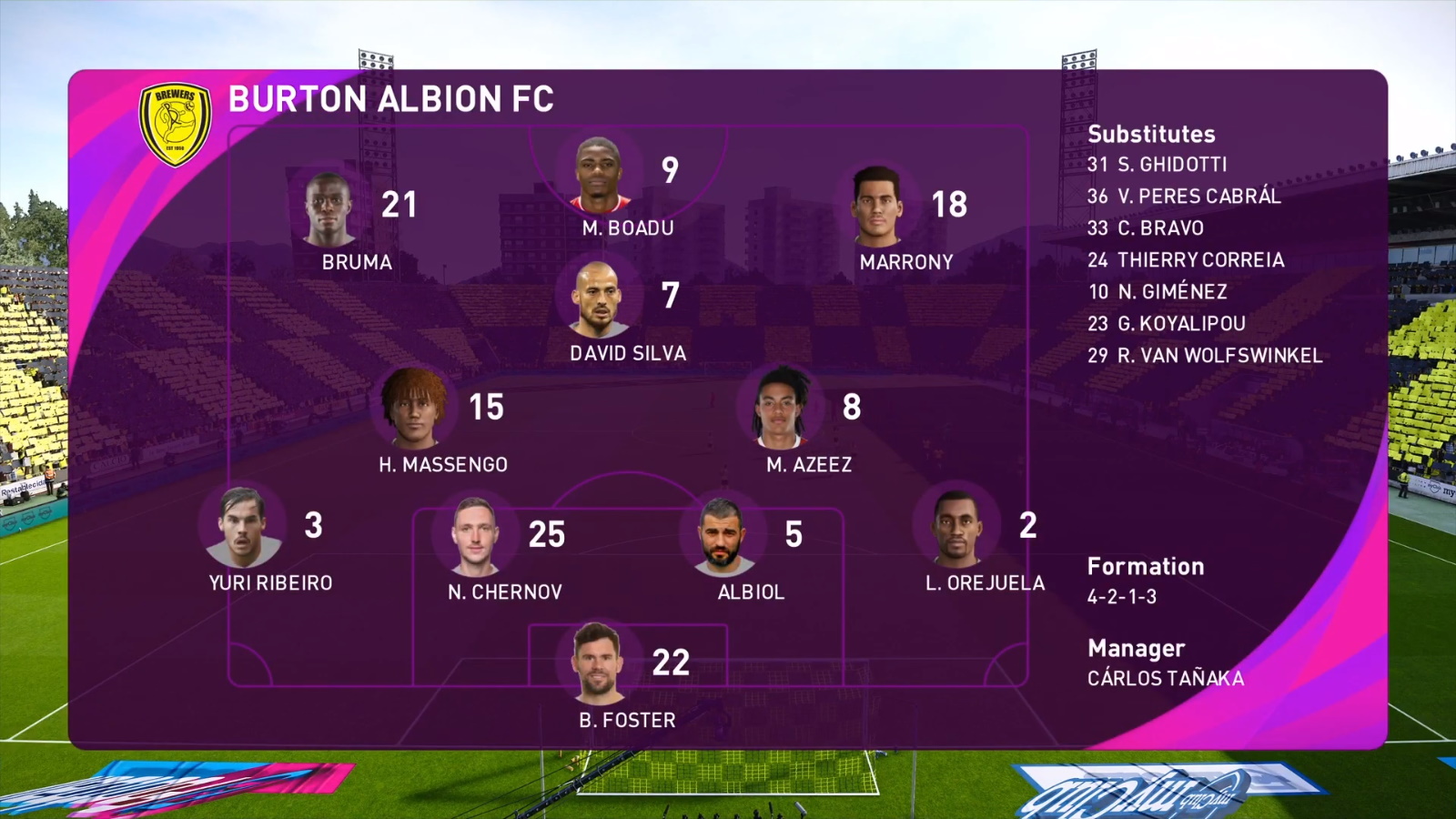Choose L. Orejuela's player portrait
The image size is (1456, 819).
click(x=956, y=528)
